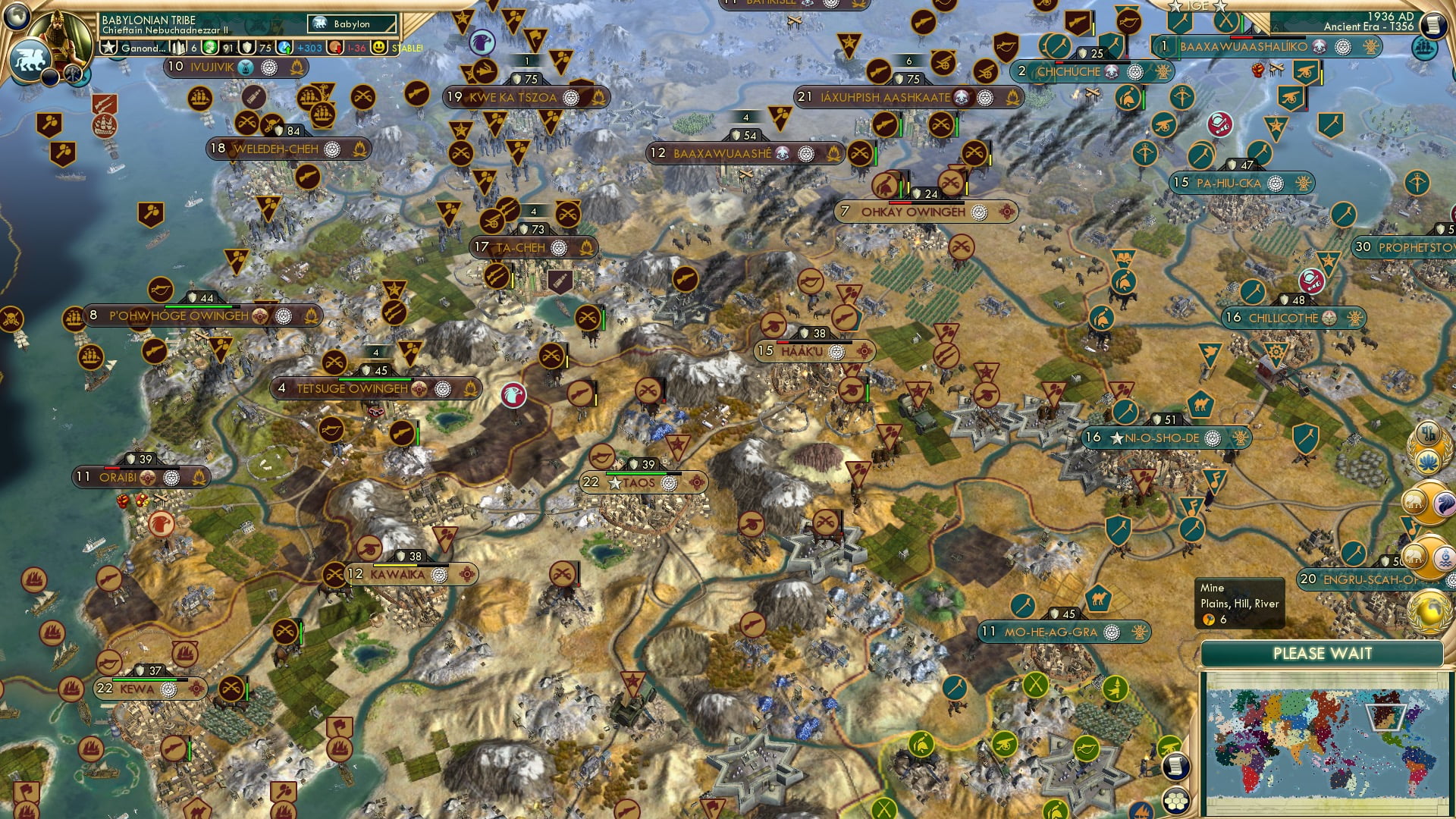1456x819 pixels.
Task: Click the gold coin icon showing 91
Action: (211, 49)
